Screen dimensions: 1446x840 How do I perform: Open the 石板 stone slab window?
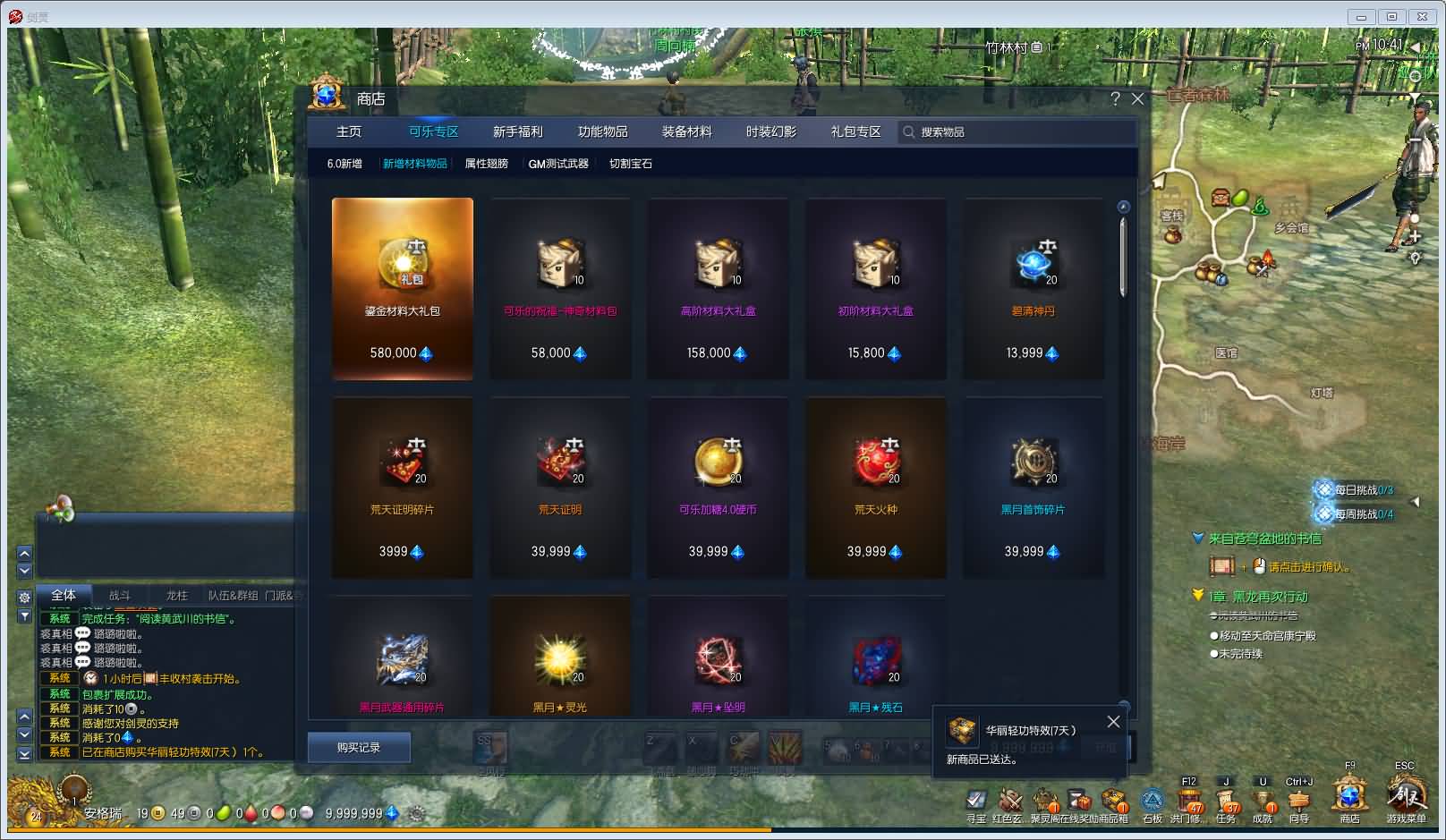pyautogui.click(x=1151, y=801)
